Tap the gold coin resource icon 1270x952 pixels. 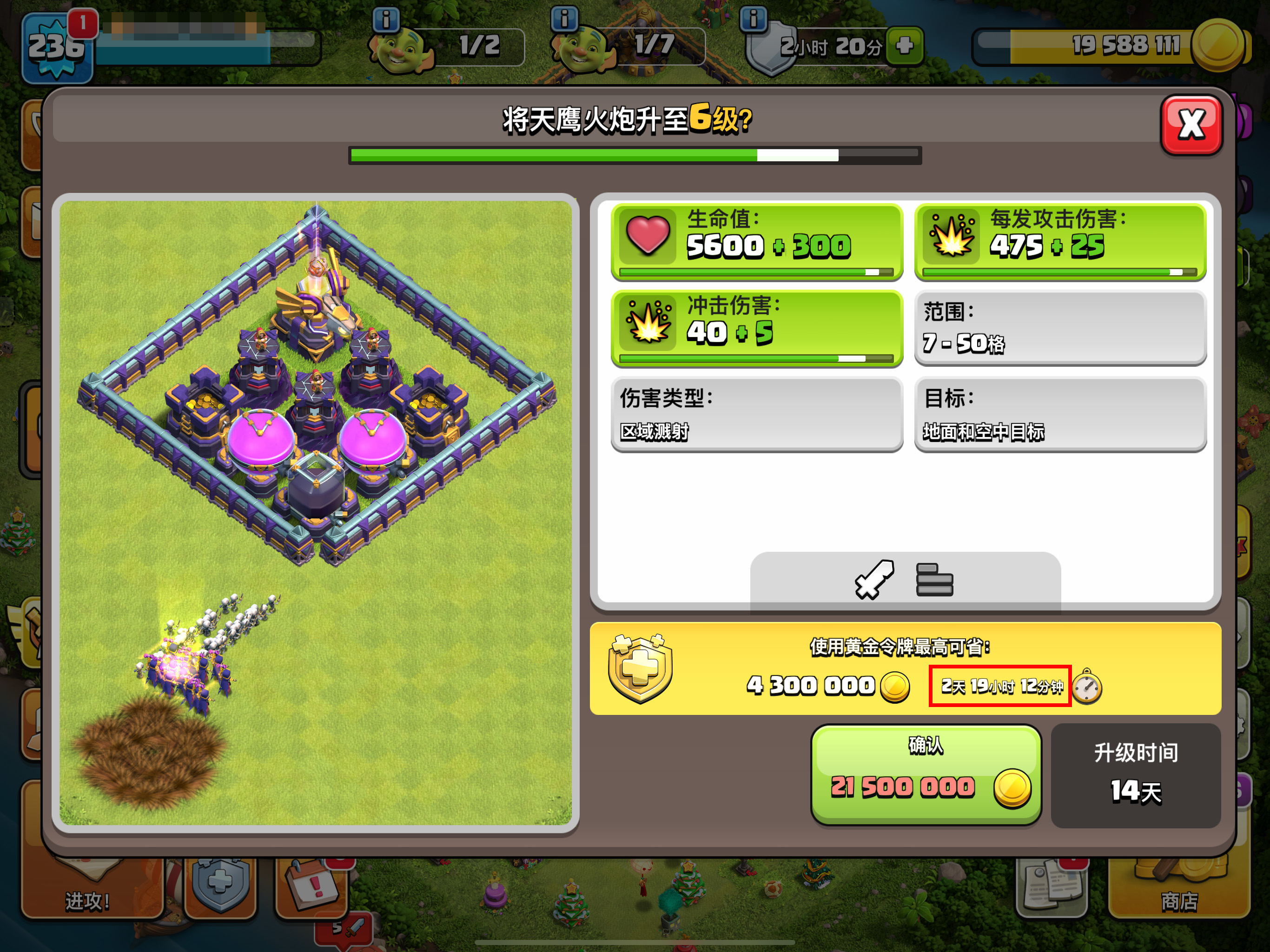pyautogui.click(x=1217, y=45)
